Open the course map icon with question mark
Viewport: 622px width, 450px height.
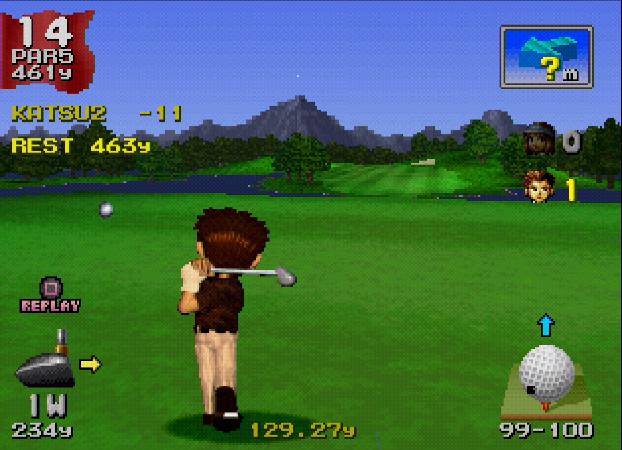[545, 57]
